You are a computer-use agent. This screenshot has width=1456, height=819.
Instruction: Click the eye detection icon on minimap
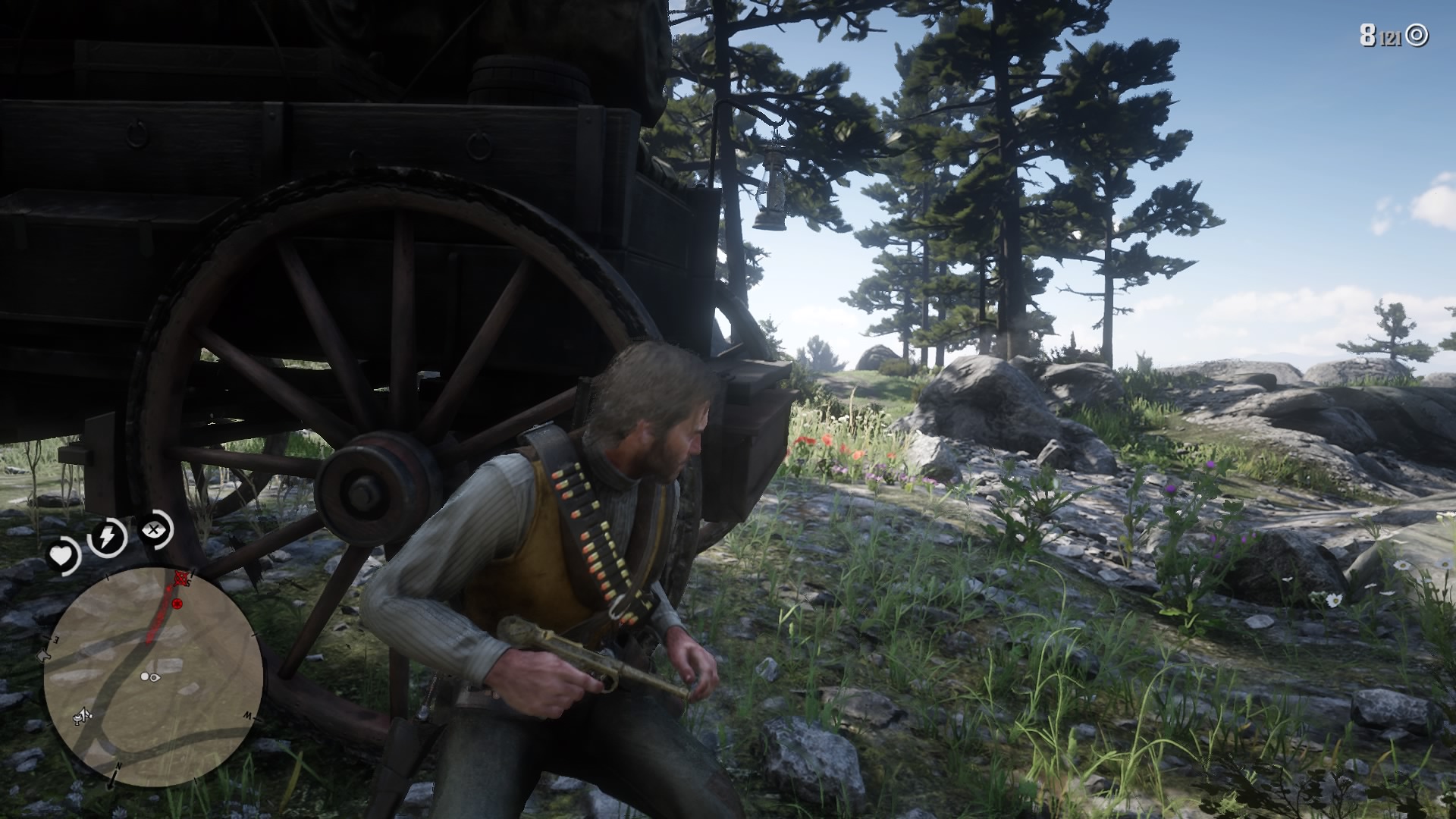tap(154, 677)
